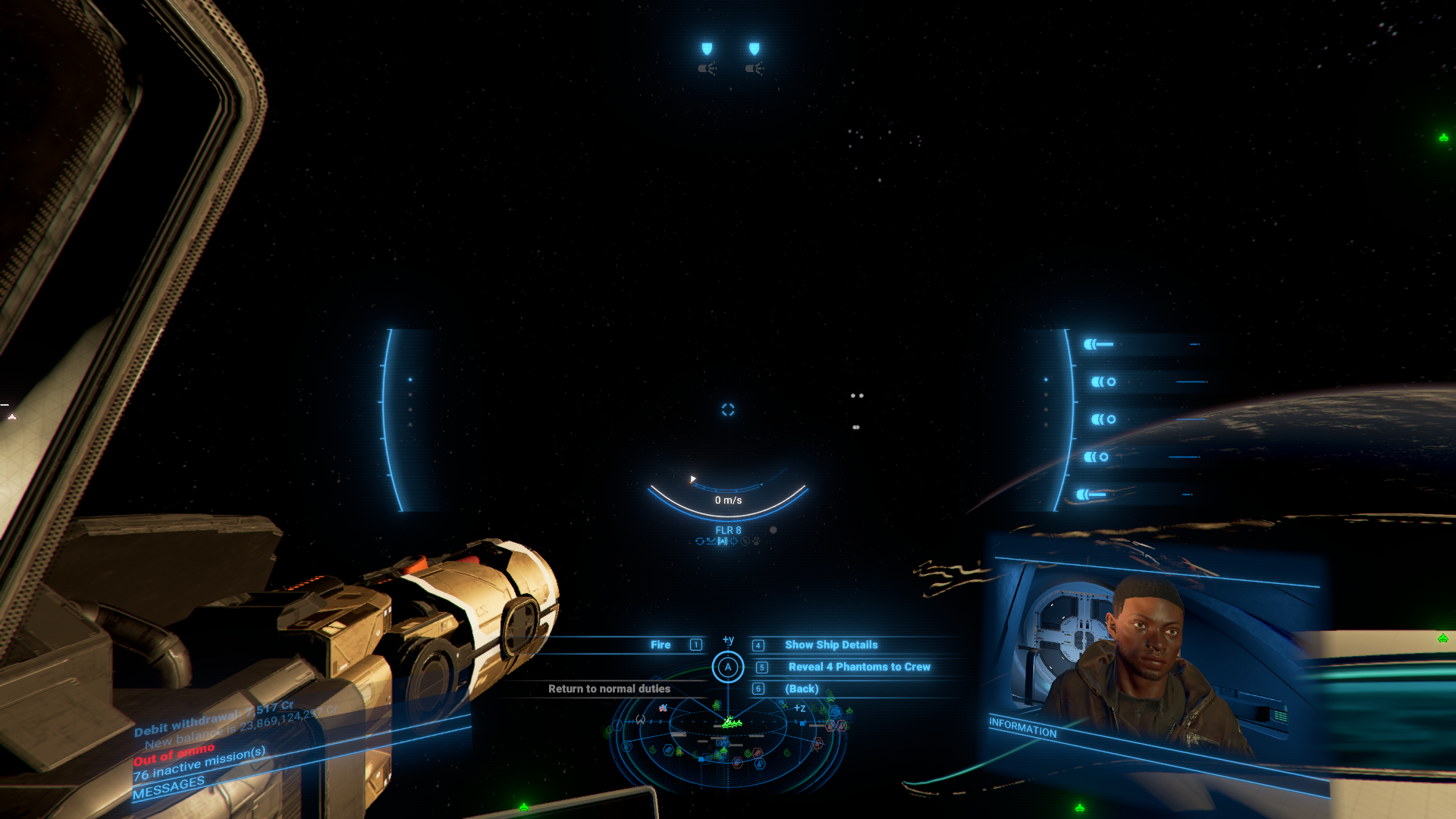This screenshot has height=819, width=1456.
Task: Choose the Fire option
Action: (x=661, y=645)
